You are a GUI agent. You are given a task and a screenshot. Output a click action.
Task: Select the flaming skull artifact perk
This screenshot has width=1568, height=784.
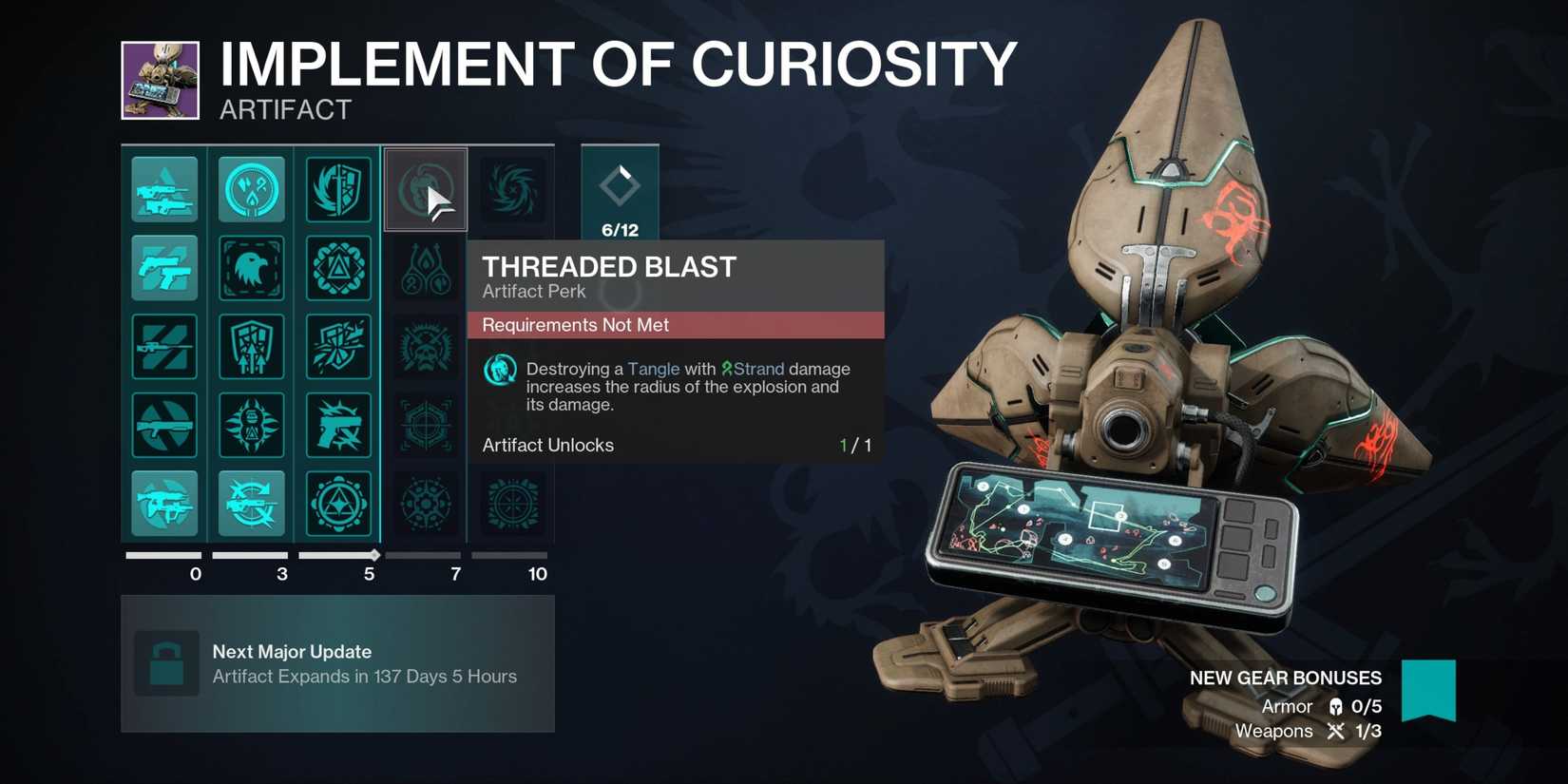coord(425,347)
